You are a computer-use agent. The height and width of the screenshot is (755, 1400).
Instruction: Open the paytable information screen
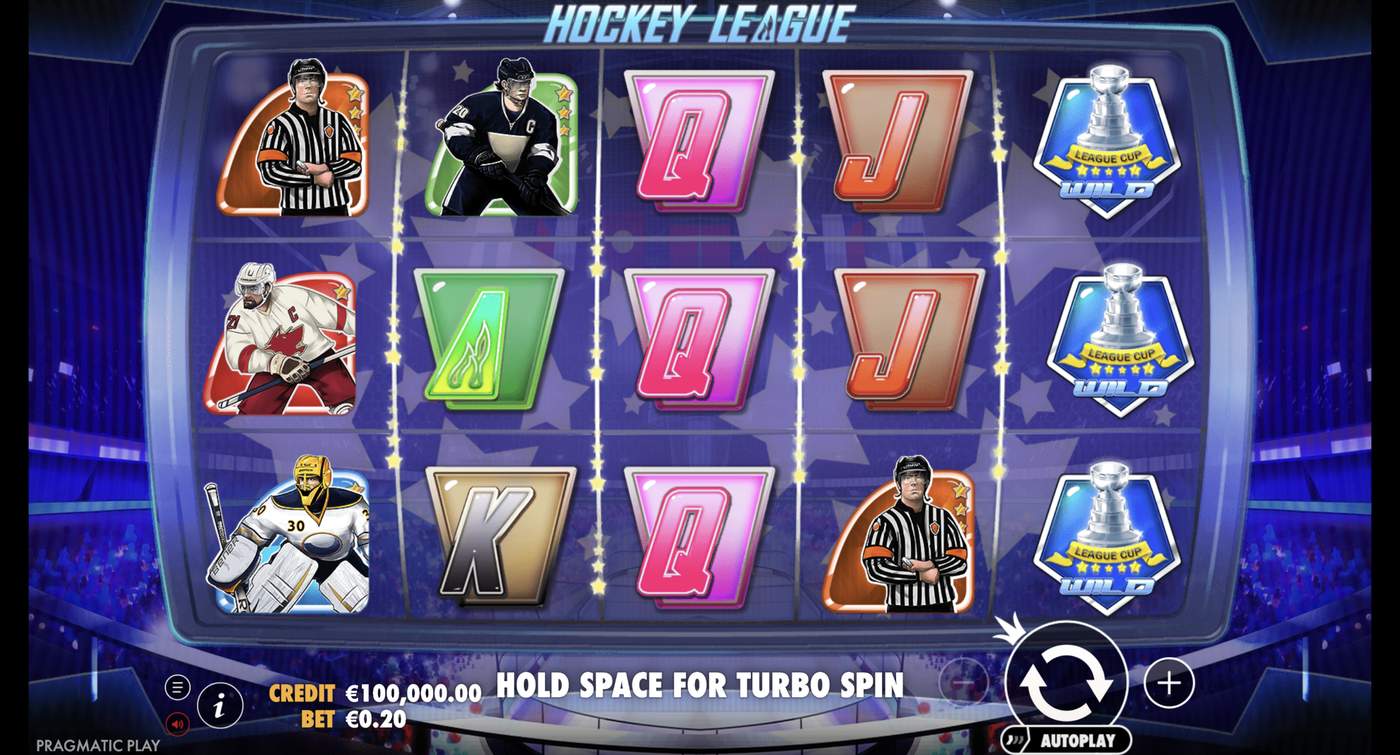(x=217, y=703)
